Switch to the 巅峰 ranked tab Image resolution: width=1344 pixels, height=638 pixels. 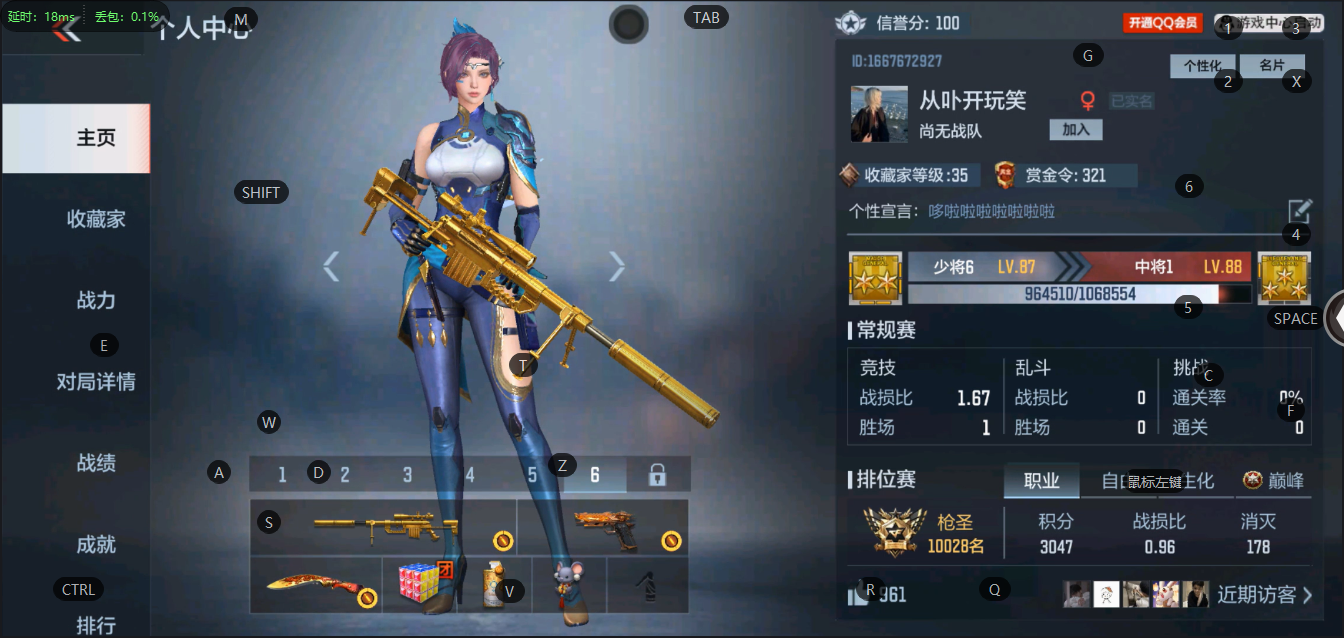(1274, 481)
